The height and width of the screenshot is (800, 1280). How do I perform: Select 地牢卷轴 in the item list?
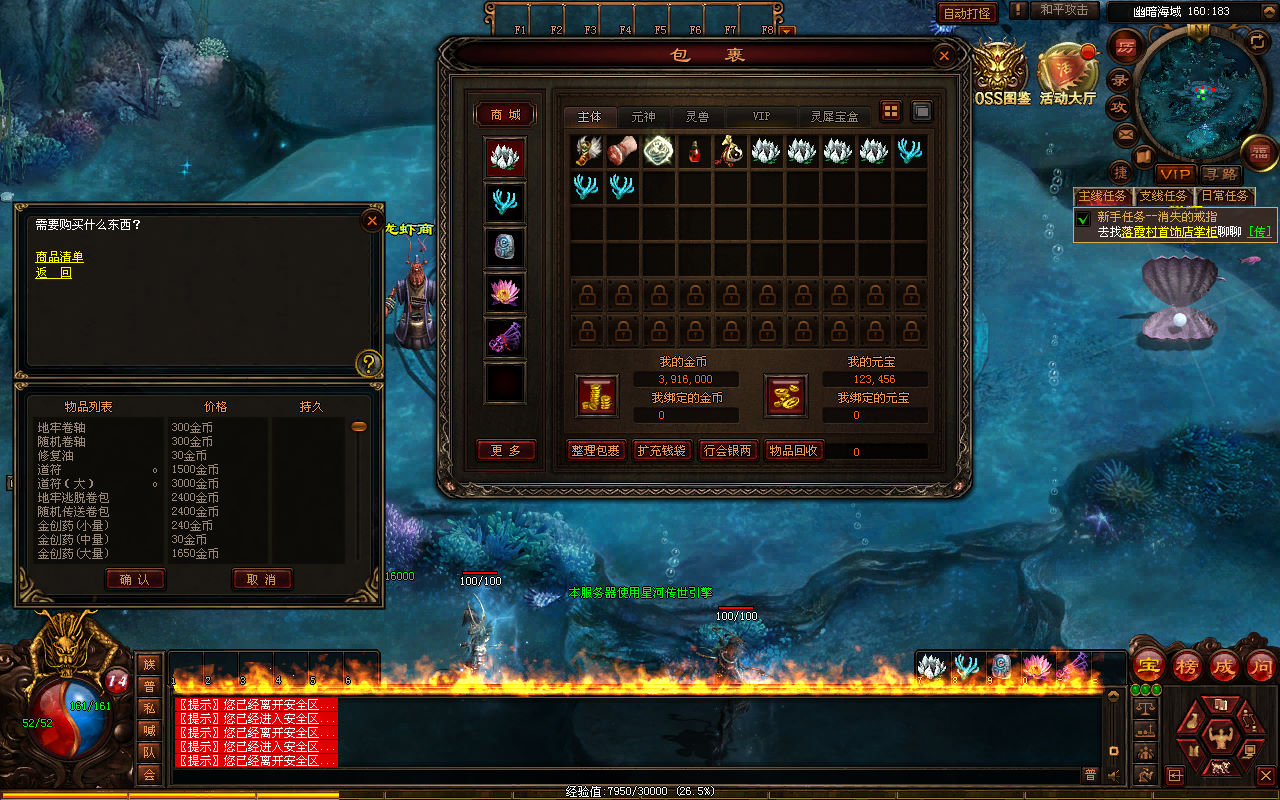point(62,428)
